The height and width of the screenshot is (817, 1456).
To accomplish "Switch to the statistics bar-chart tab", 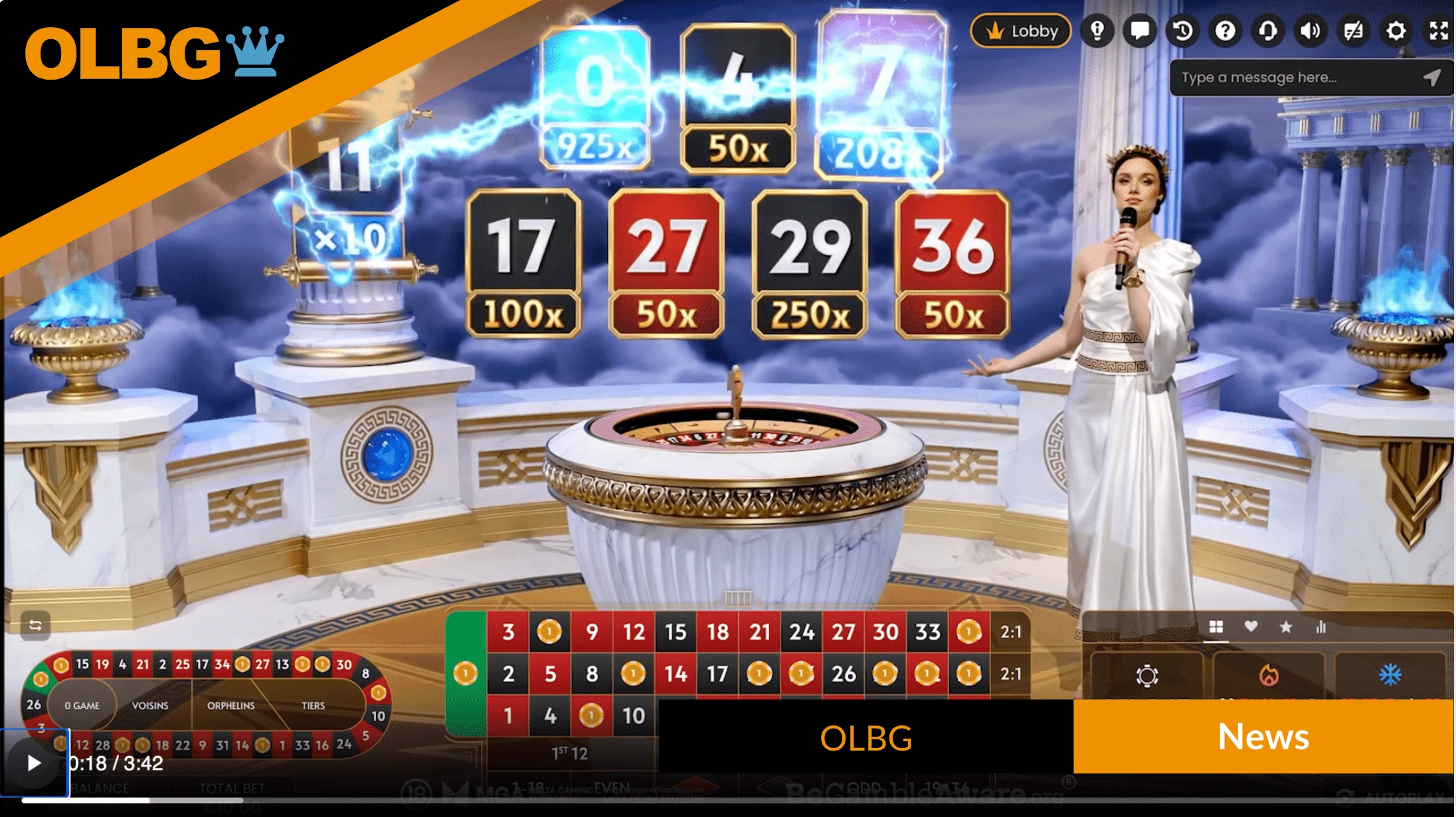I will (1322, 626).
